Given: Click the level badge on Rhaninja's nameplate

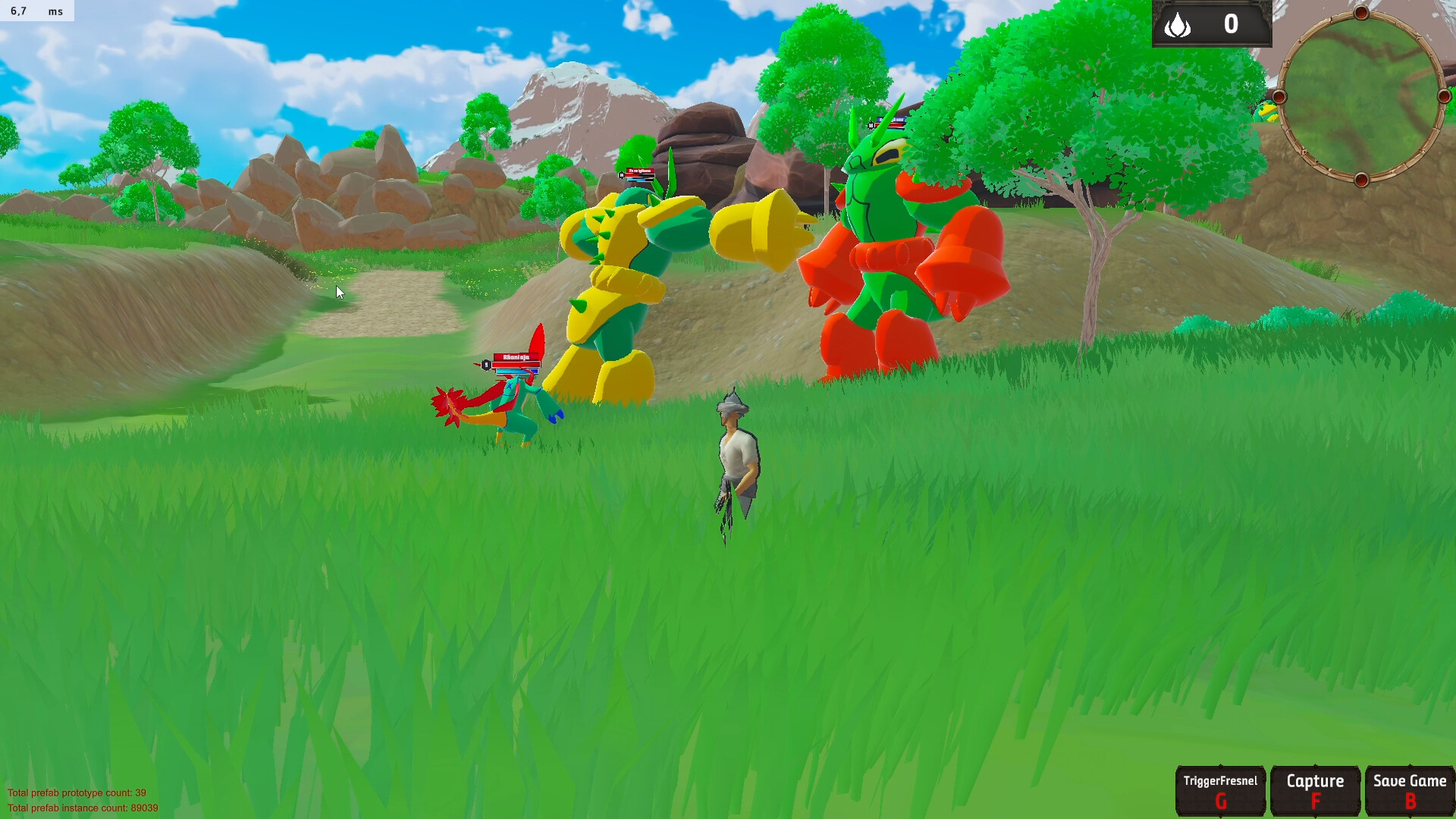Looking at the screenshot, I should [x=486, y=364].
